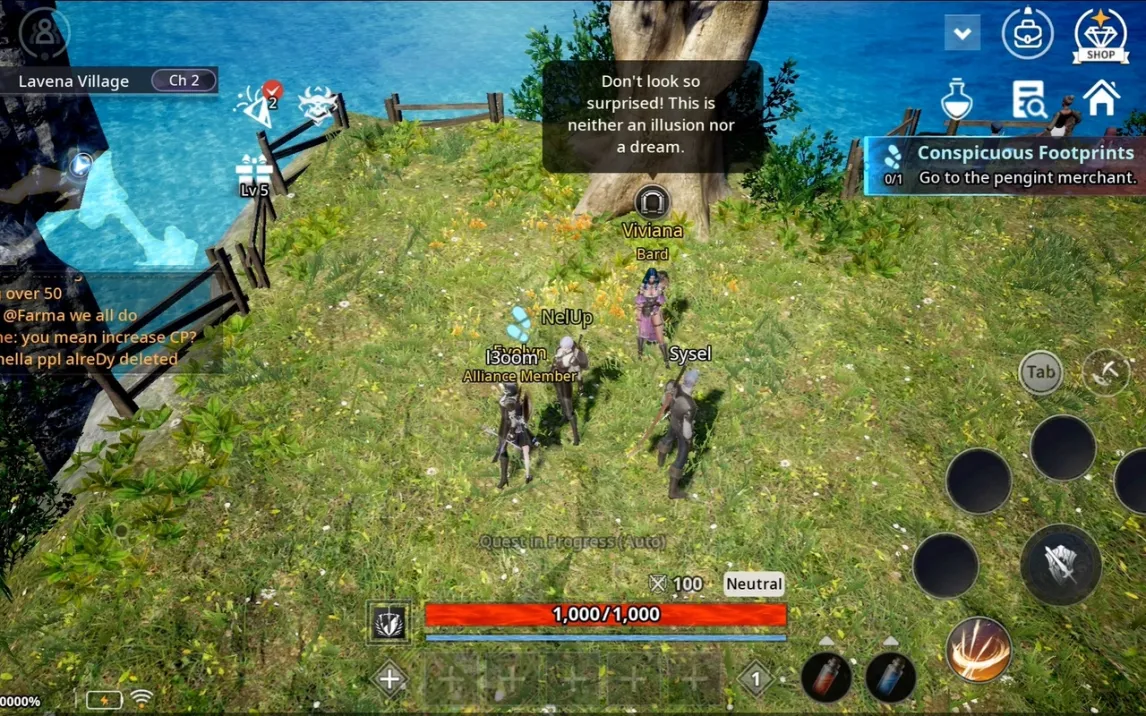Collapse the top menu with the arrow
The image size is (1146, 716).
(x=962, y=34)
